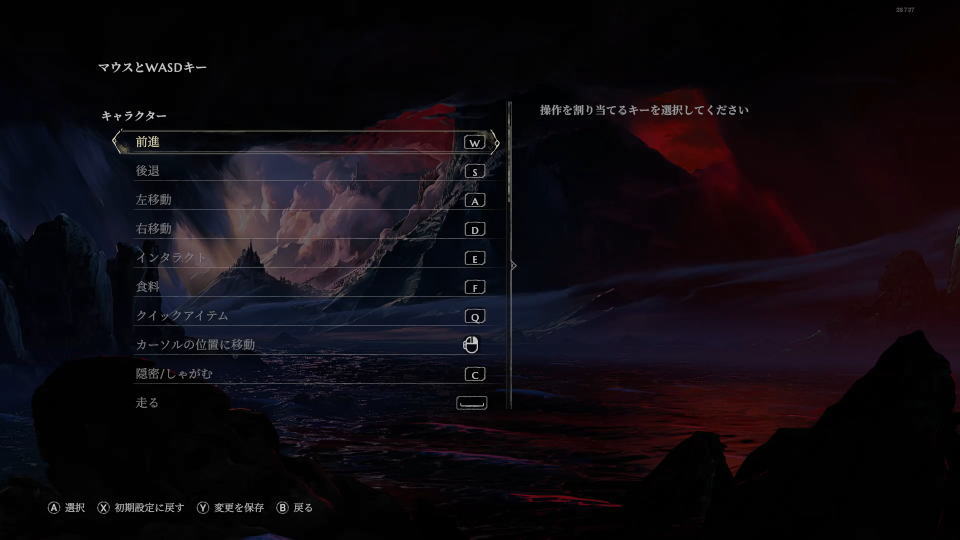
Task: Click 変更を保存 to save changes
Action: [x=231, y=508]
